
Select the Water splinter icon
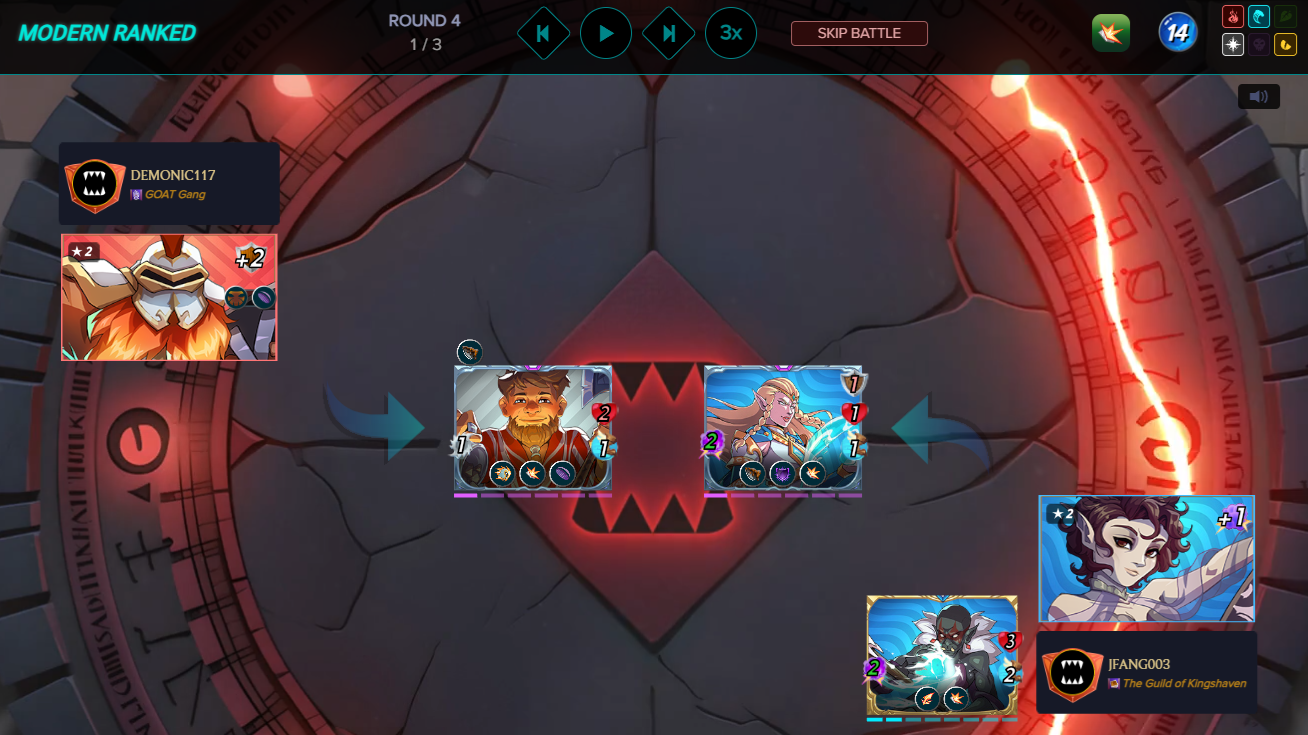coord(1260,16)
